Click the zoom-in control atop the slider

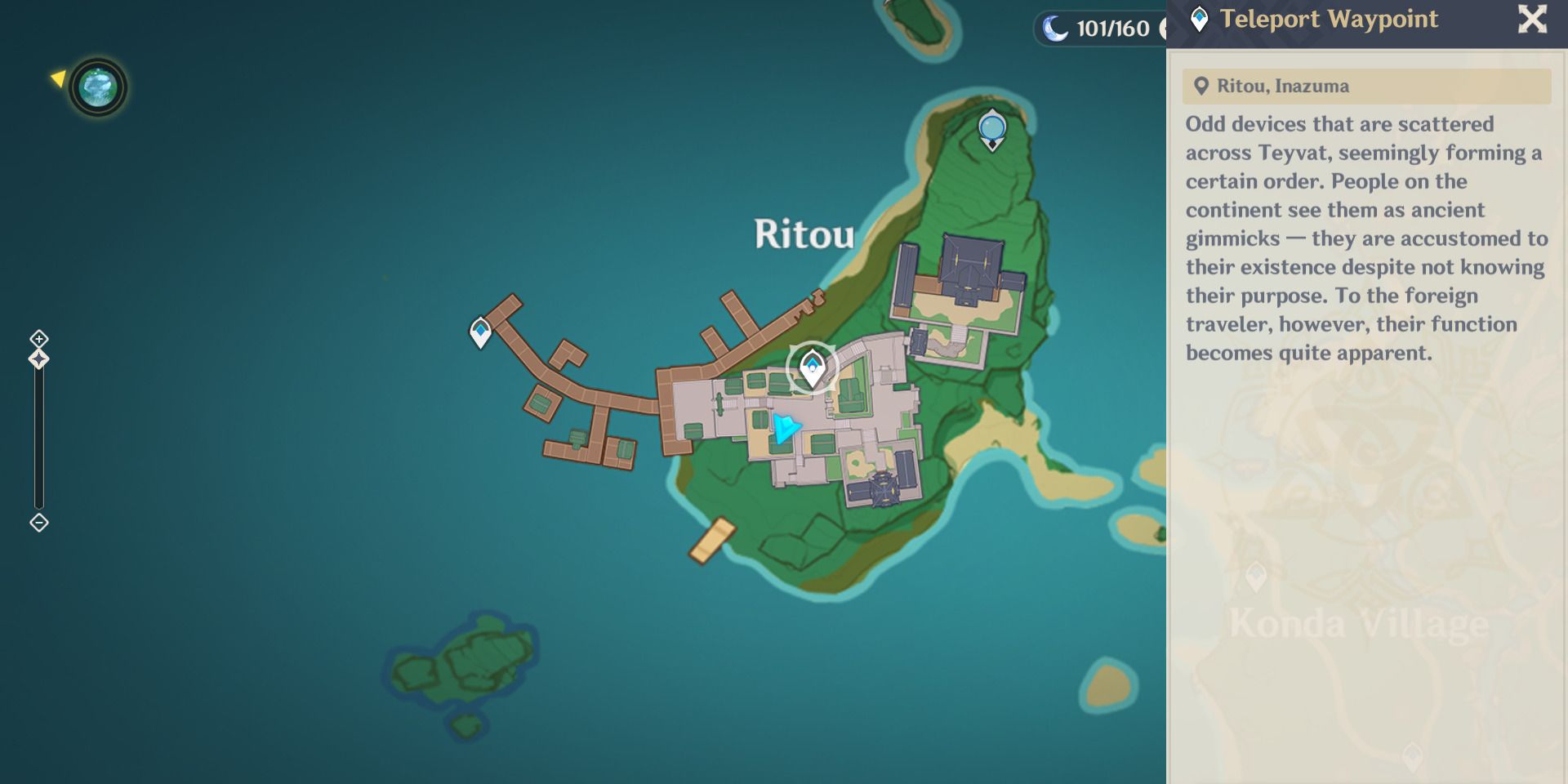[38, 338]
